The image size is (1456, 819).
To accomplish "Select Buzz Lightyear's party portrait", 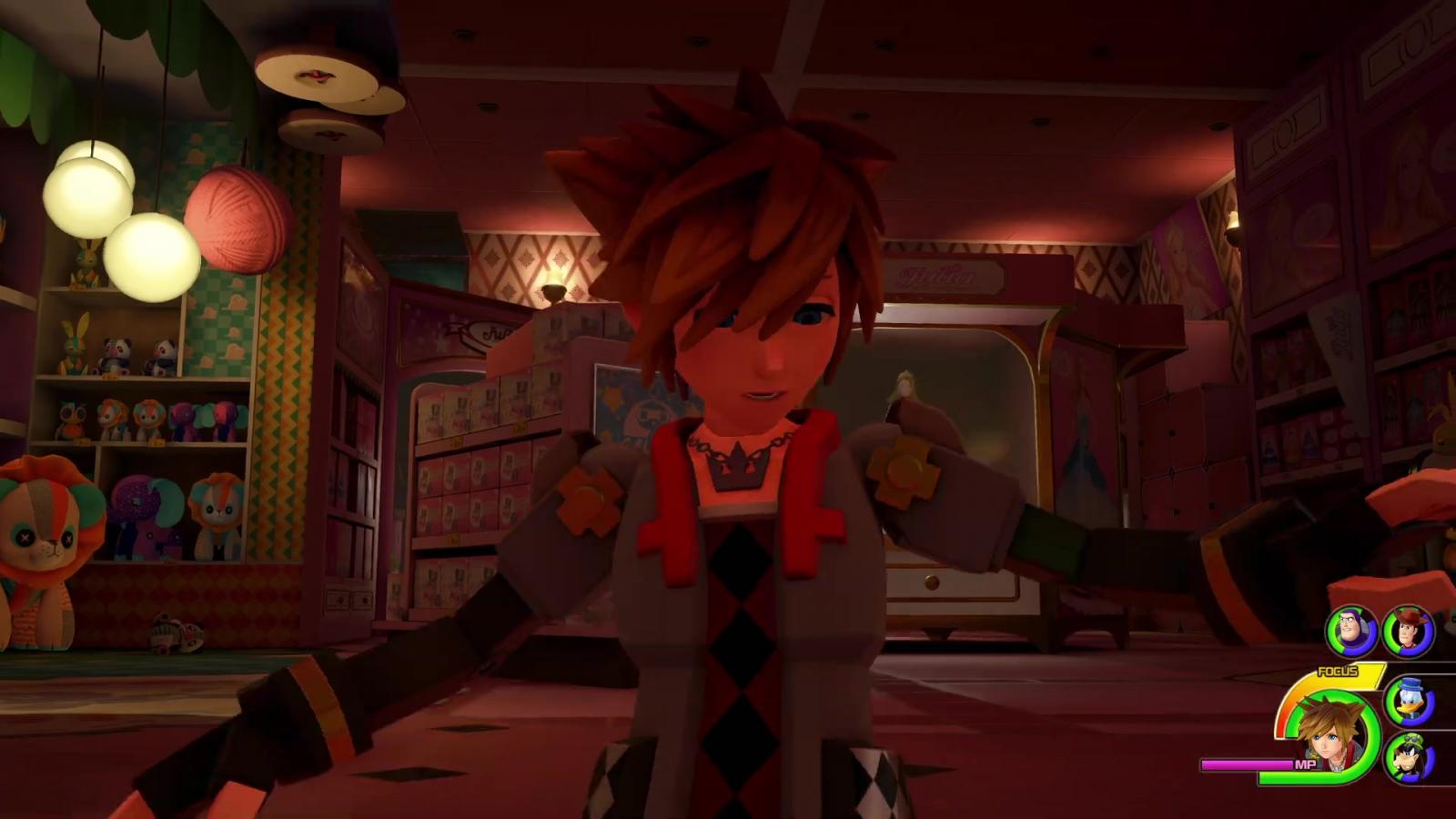I will [x=1350, y=631].
